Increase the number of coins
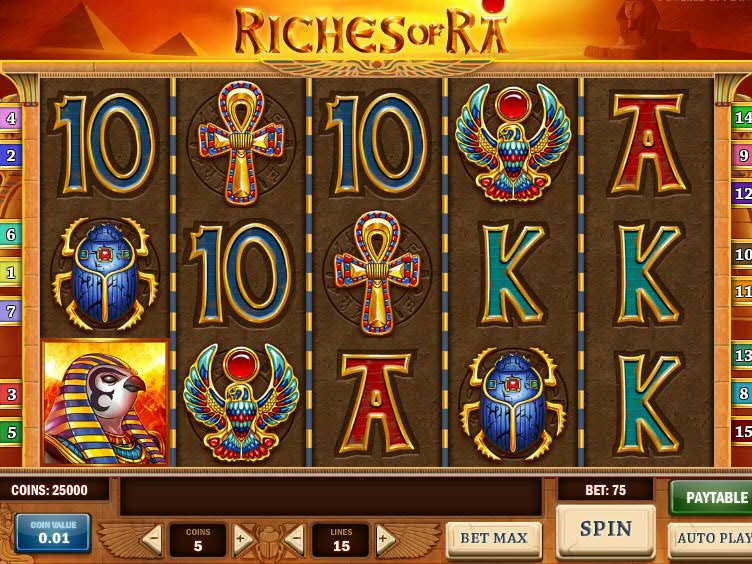Screen dimensions: 752x564 click(242, 540)
